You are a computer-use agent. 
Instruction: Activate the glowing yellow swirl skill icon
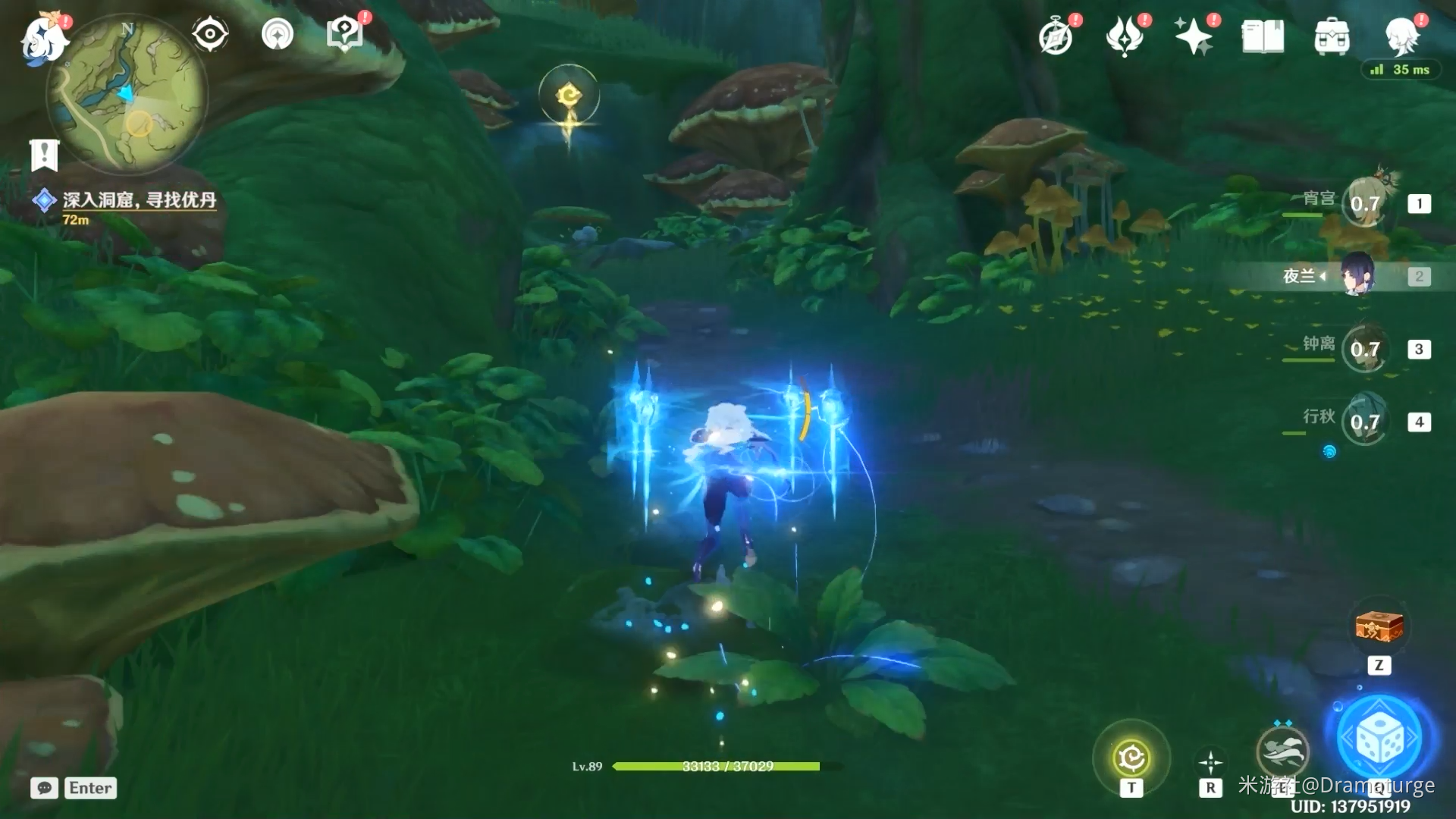(x=1131, y=757)
